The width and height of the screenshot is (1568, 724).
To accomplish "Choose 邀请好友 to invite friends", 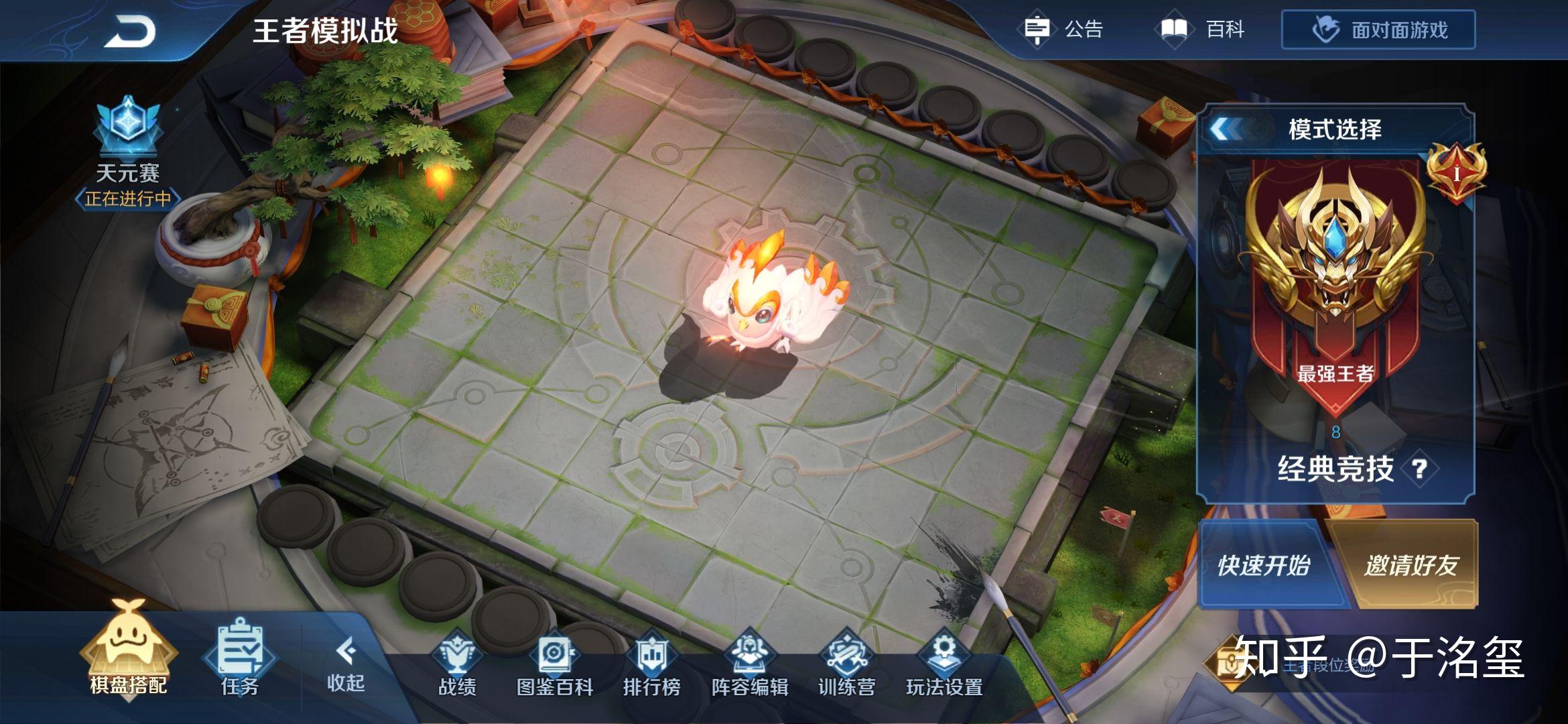I will (1411, 565).
